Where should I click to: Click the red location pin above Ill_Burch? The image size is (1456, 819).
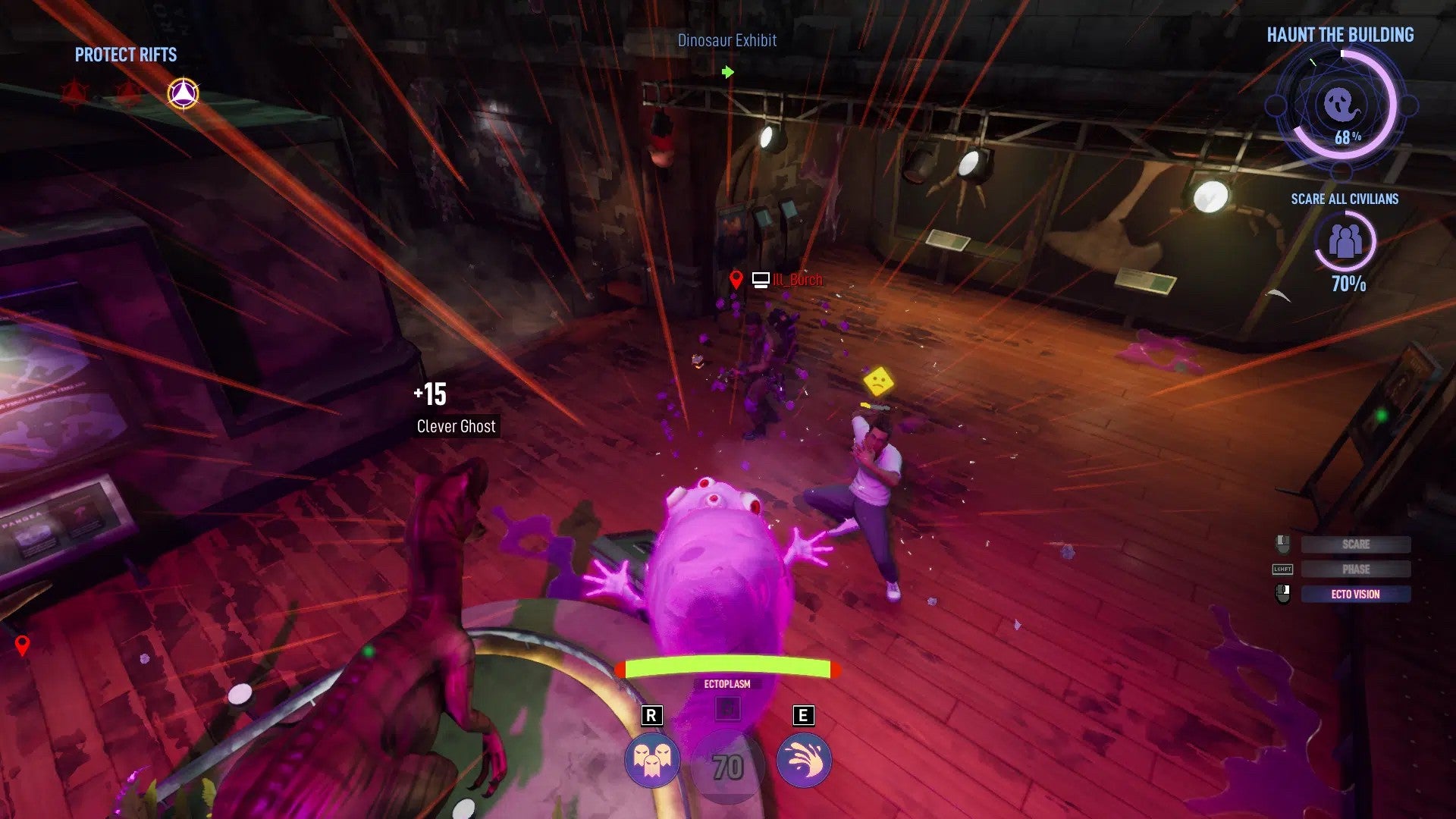pyautogui.click(x=736, y=278)
